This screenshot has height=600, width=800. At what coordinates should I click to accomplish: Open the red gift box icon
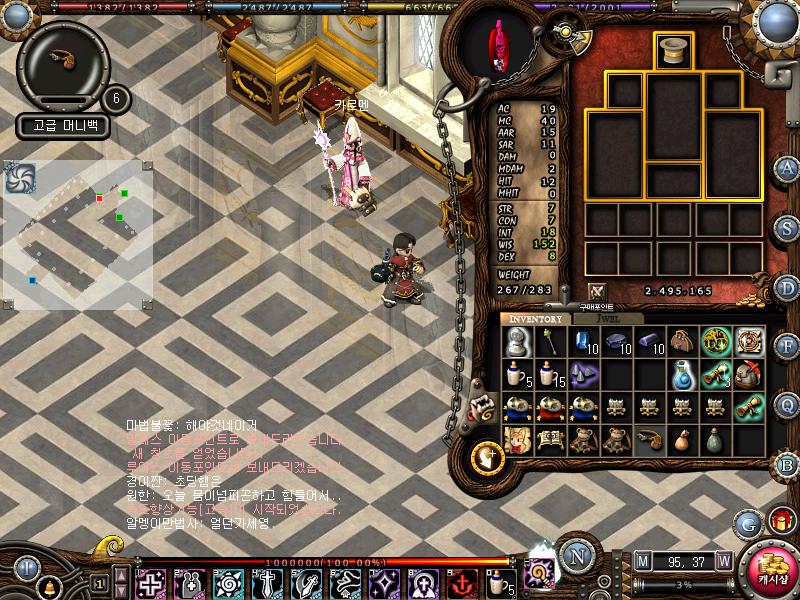(780, 520)
